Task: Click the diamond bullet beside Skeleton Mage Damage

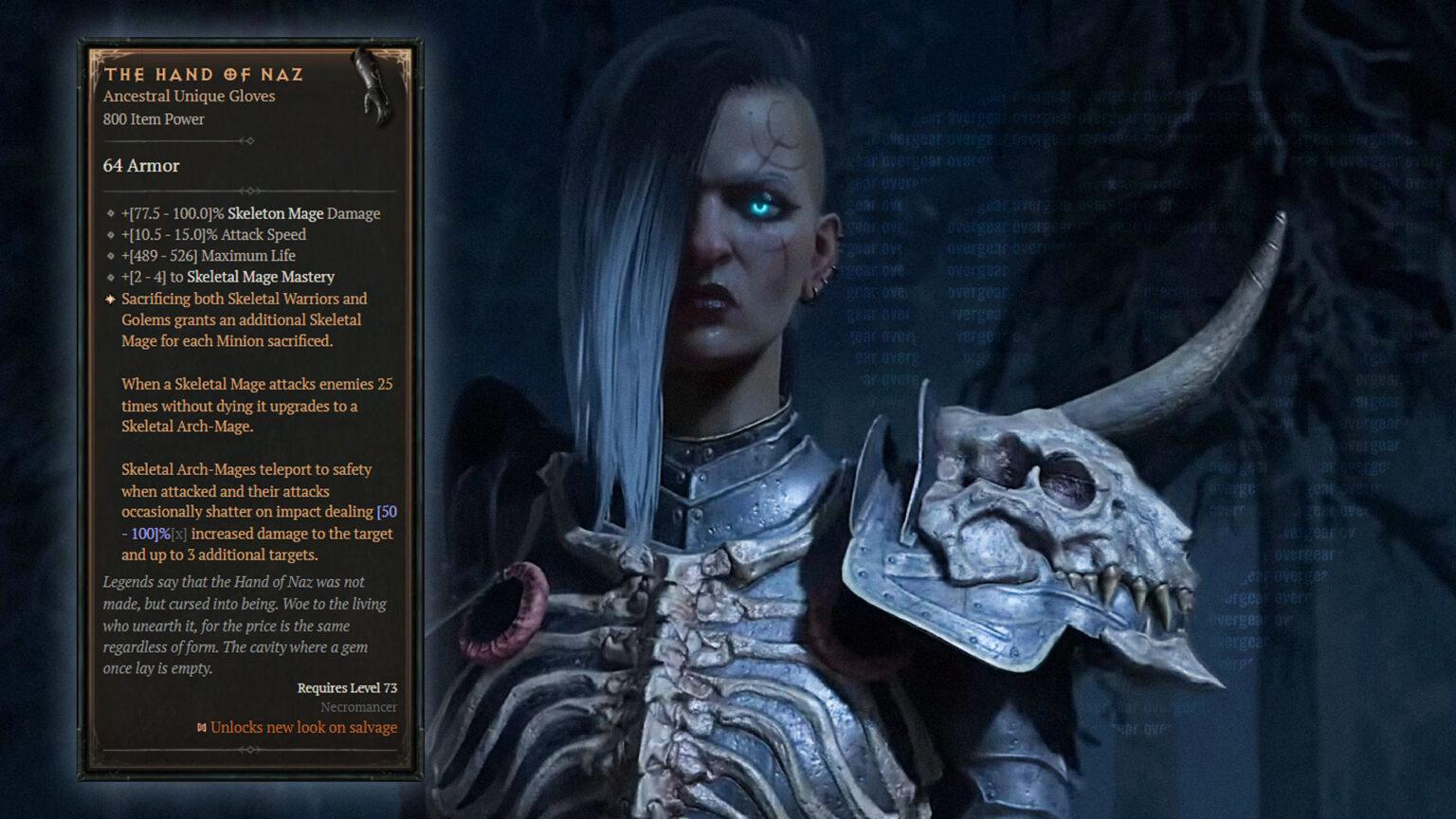Action: tap(110, 213)
